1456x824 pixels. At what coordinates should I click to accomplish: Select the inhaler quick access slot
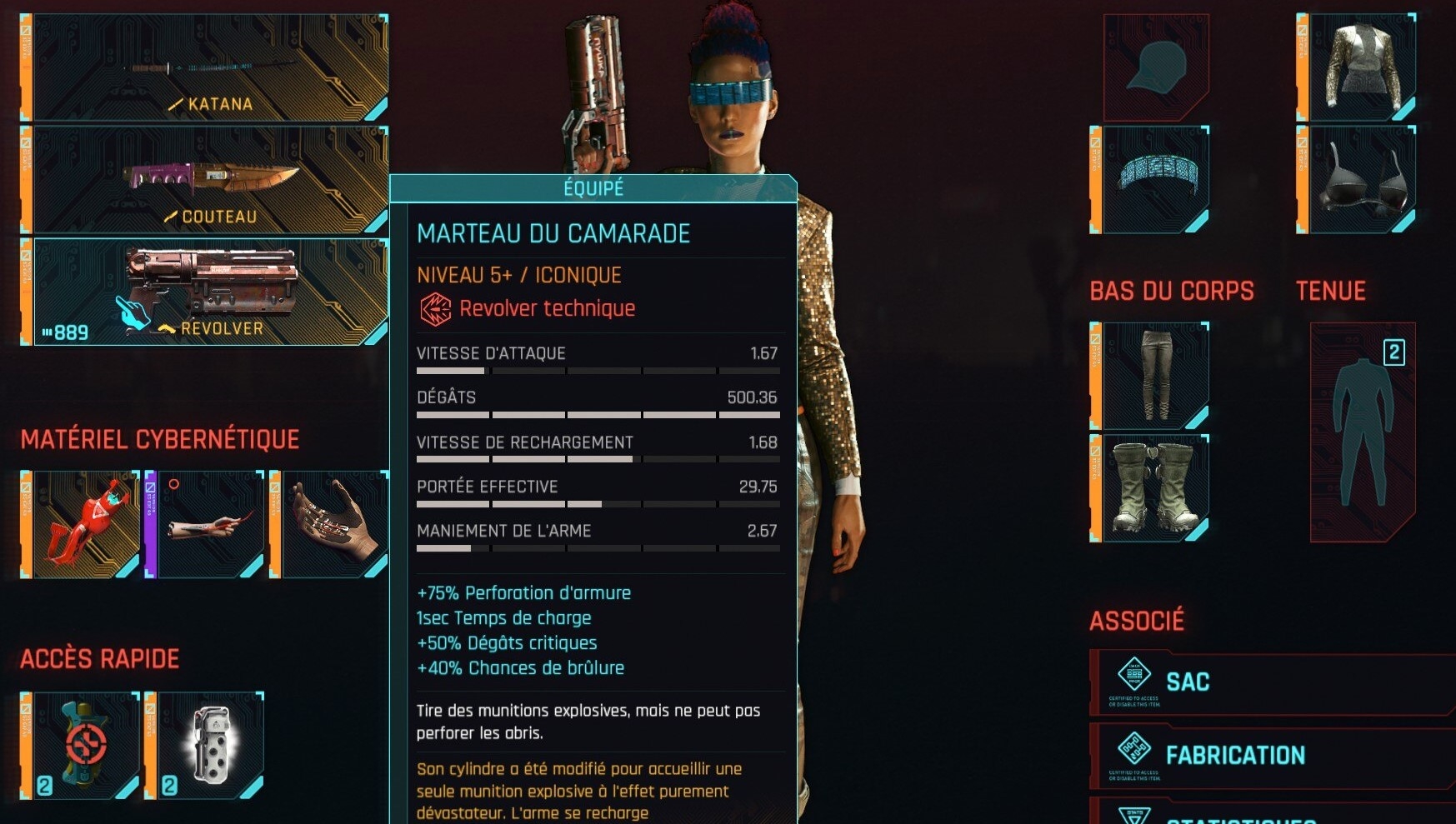coord(85,745)
